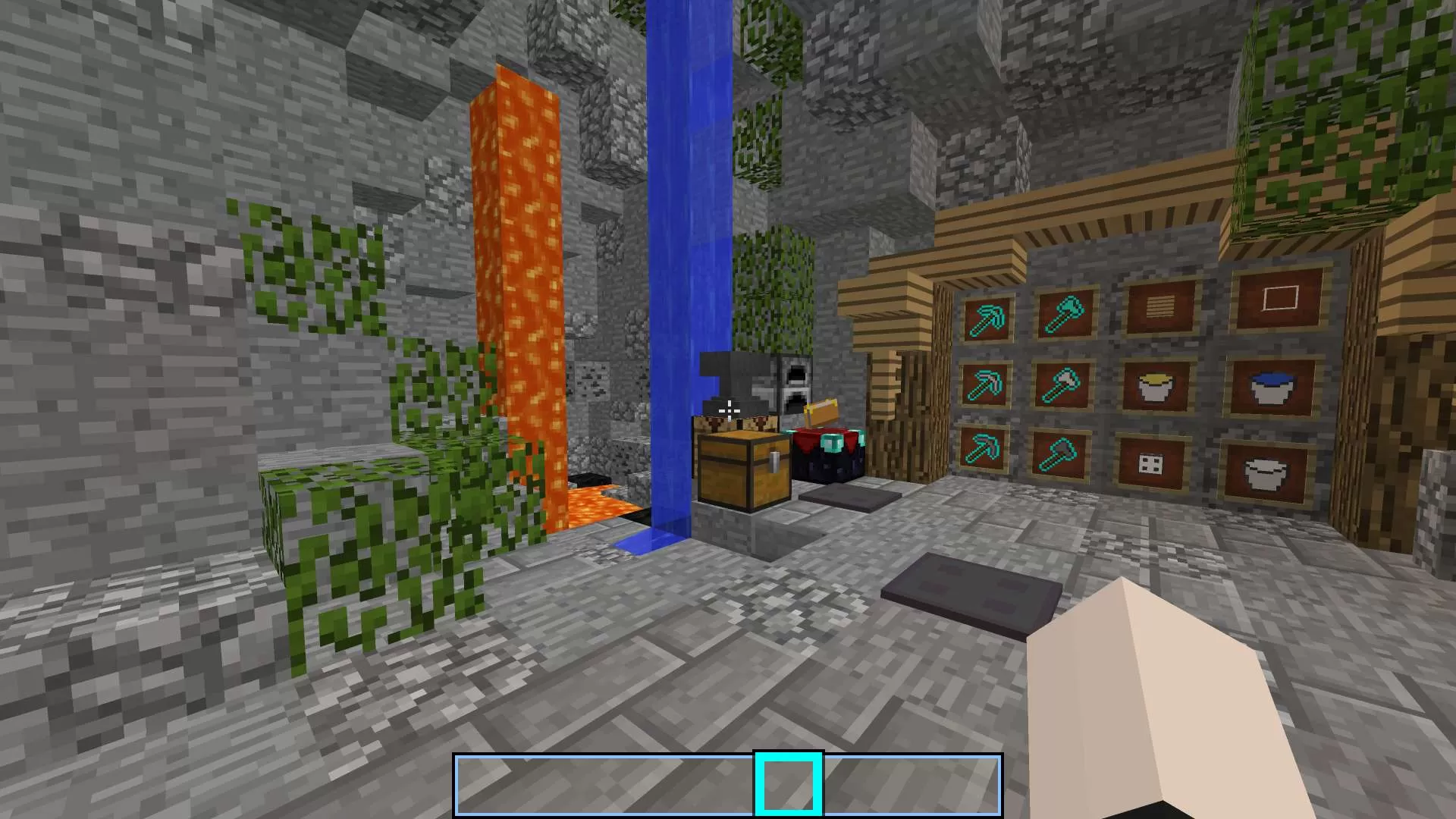Select the highlighted center hotbar slot
The height and width of the screenshot is (819, 1456).
click(x=787, y=785)
